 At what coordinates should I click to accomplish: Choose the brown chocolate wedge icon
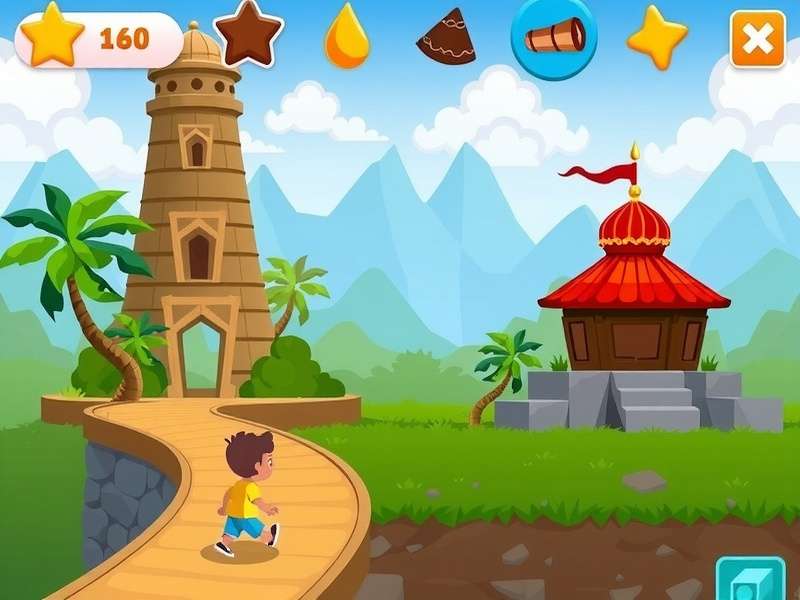tap(446, 37)
